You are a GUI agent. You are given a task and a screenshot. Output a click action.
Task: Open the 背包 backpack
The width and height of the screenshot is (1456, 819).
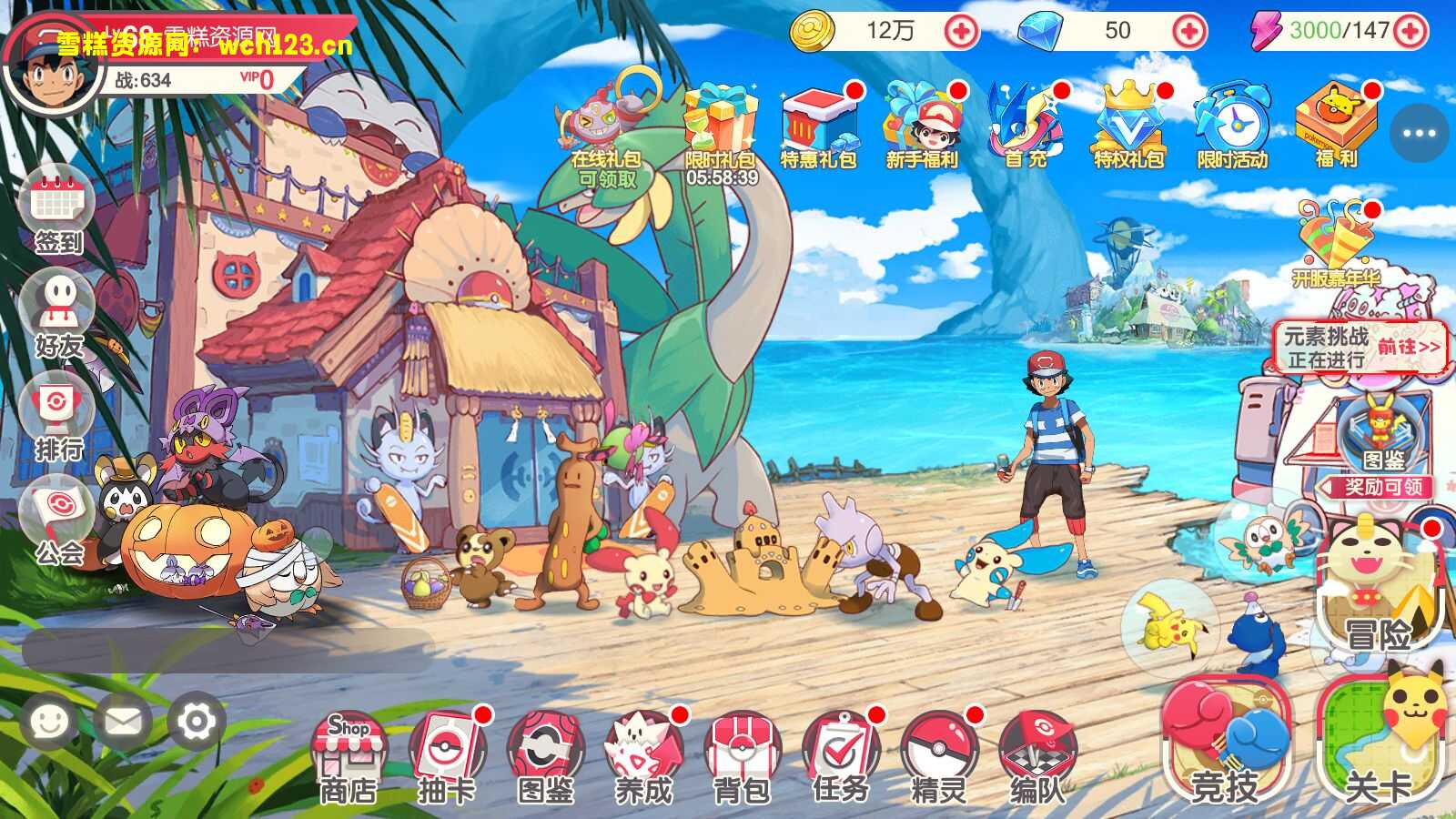742,755
